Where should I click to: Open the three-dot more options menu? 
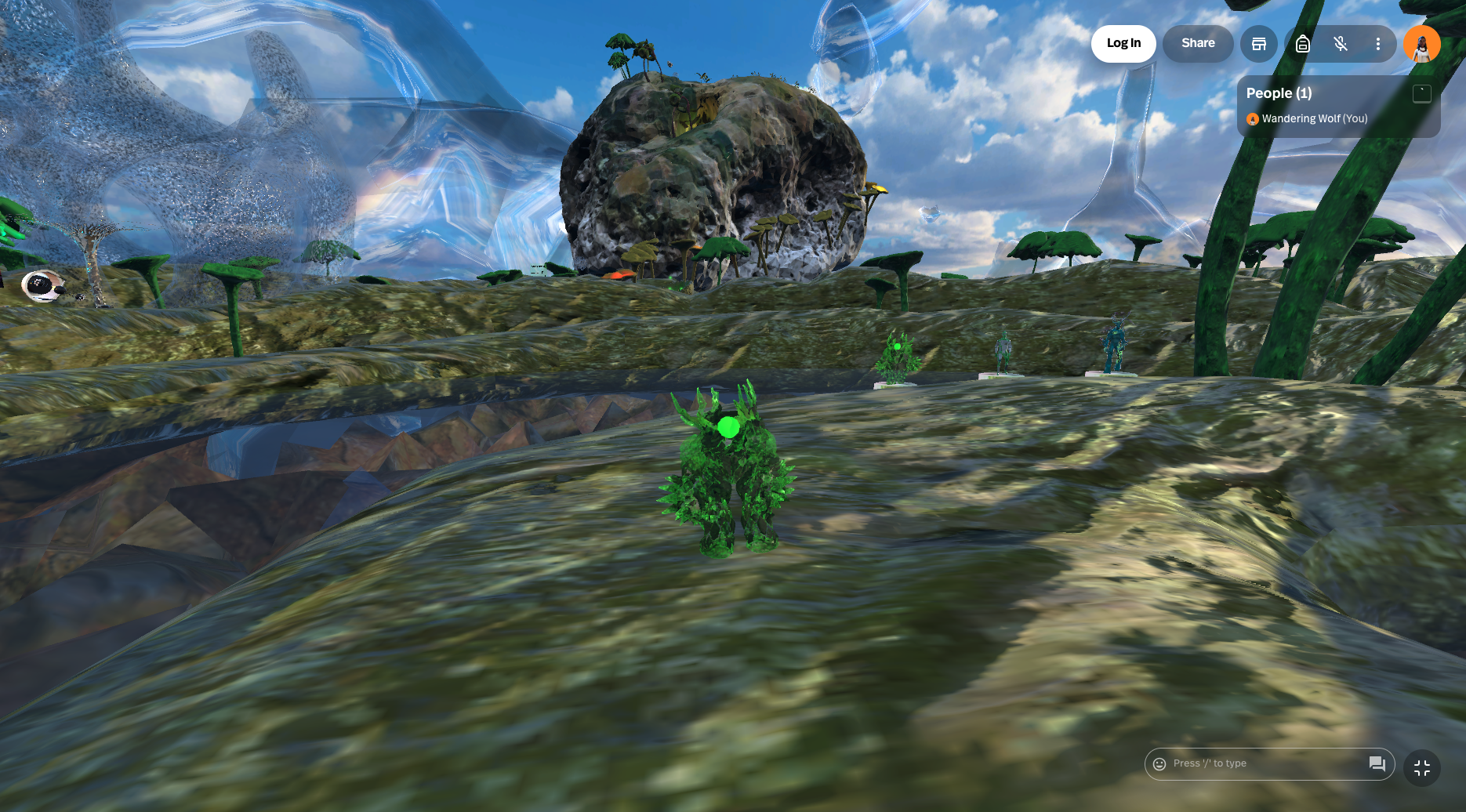point(1377,44)
